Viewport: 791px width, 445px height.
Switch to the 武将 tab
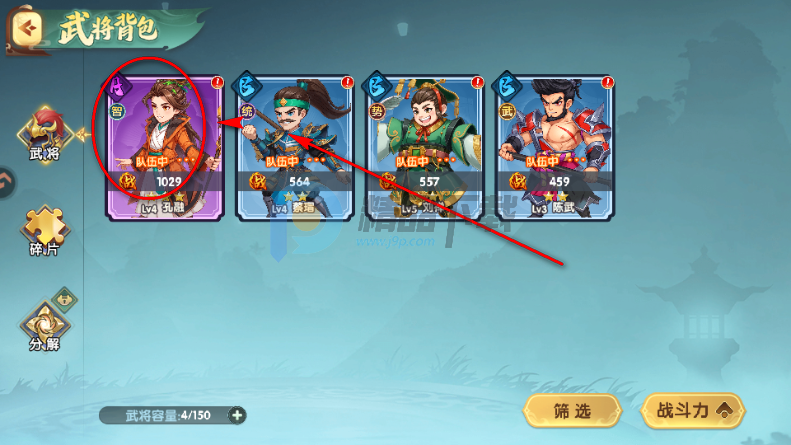coord(44,134)
